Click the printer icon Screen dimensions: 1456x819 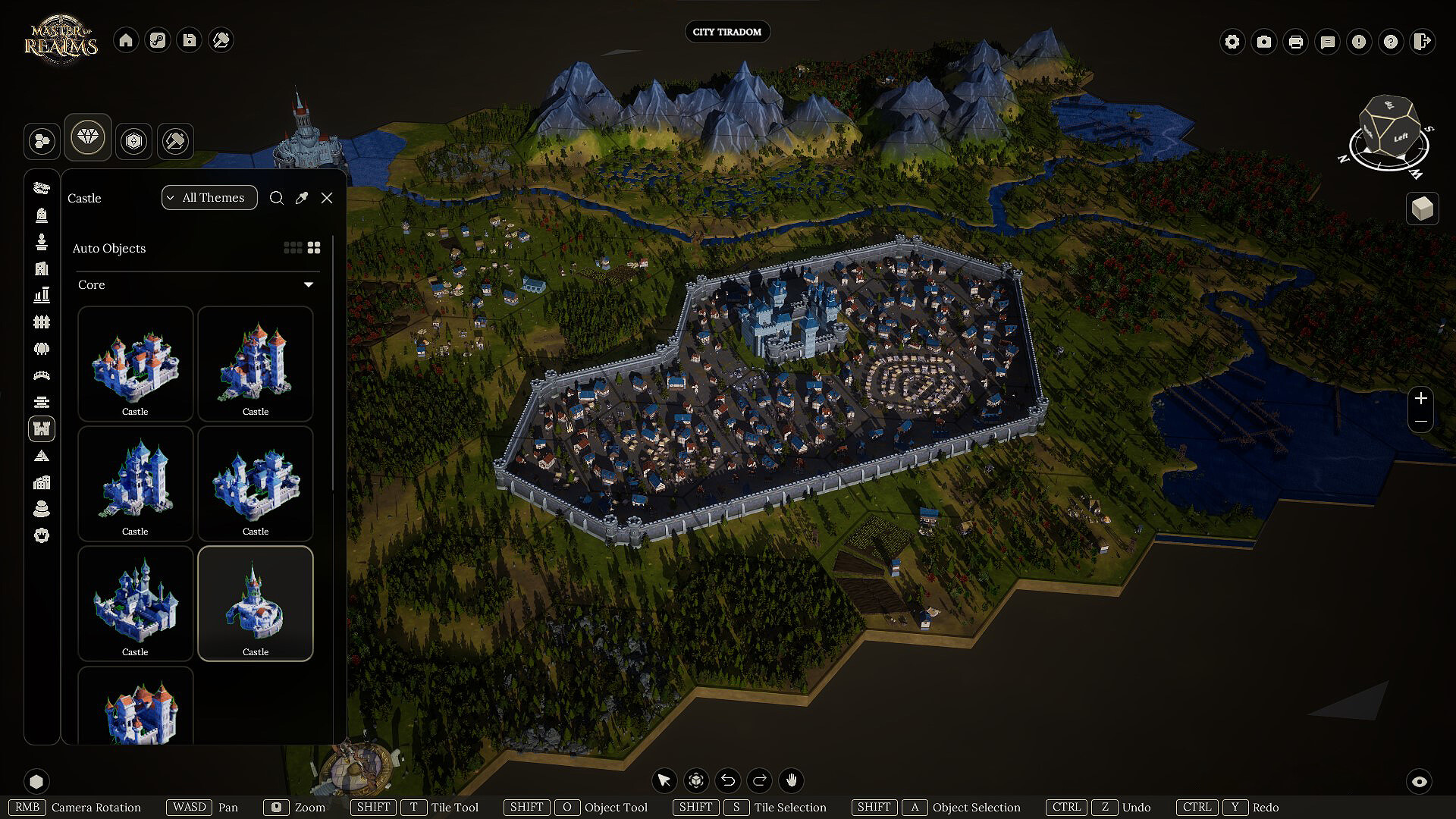pos(1296,42)
